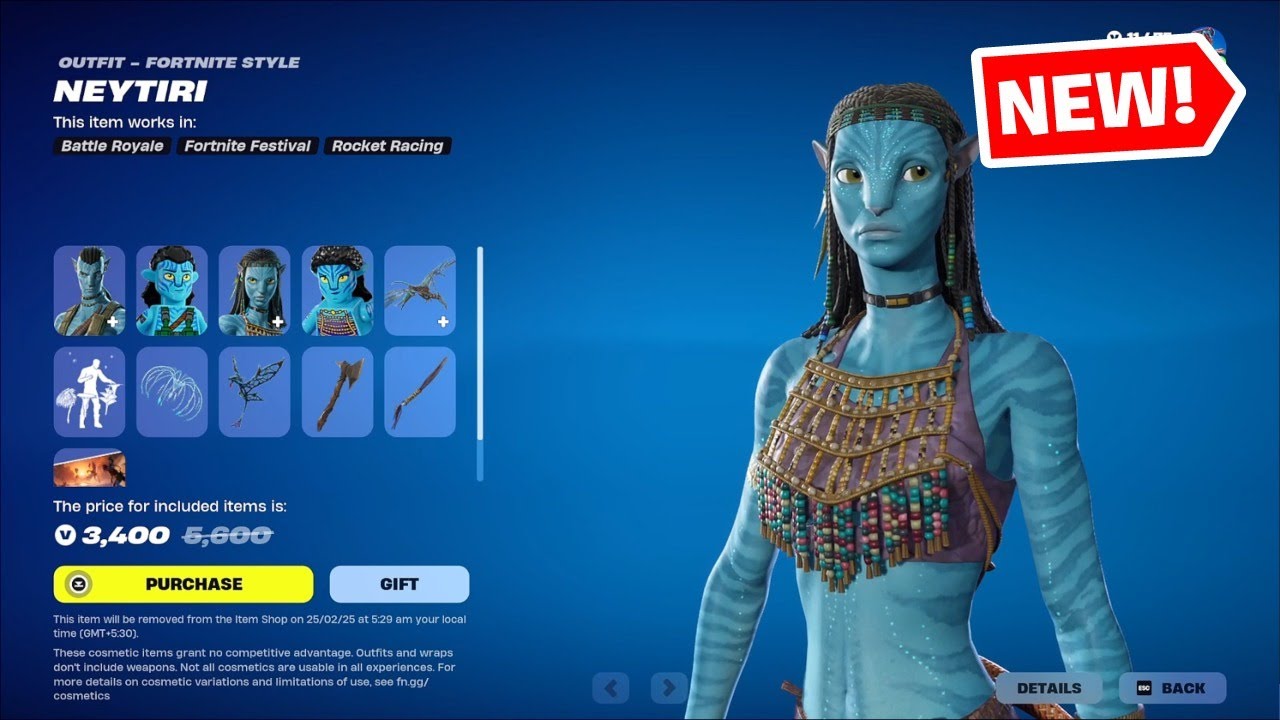Click the Purchase button
Viewport: 1280px width, 720px height.
pos(183,583)
